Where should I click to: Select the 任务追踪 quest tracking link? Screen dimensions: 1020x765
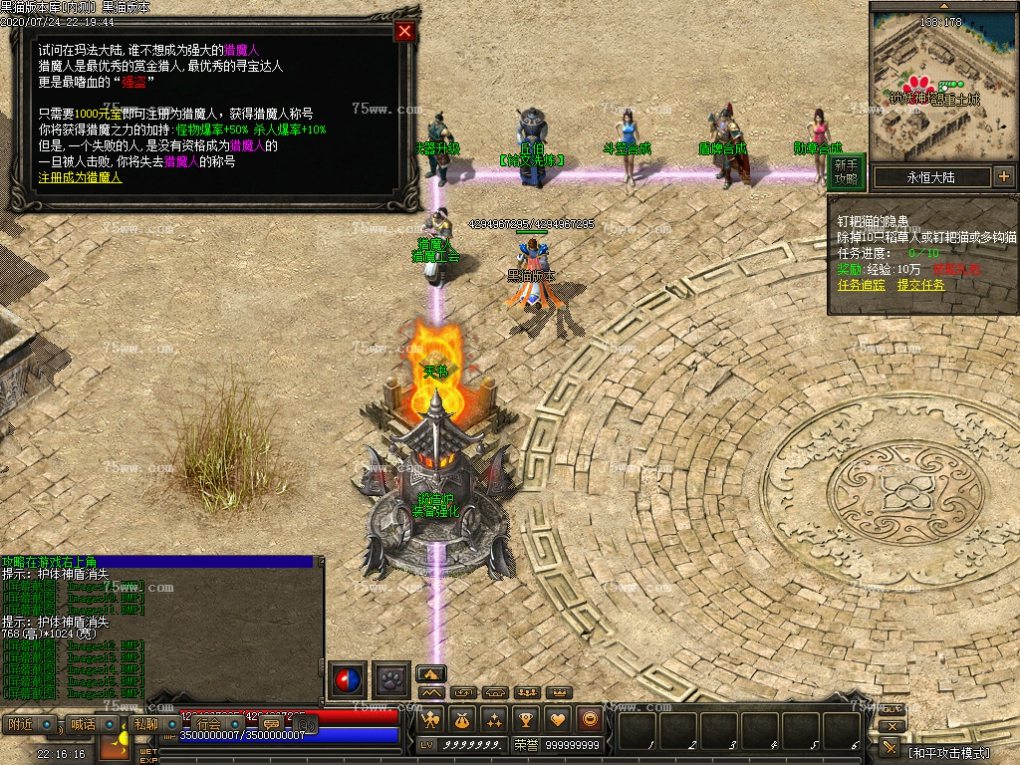click(x=861, y=285)
